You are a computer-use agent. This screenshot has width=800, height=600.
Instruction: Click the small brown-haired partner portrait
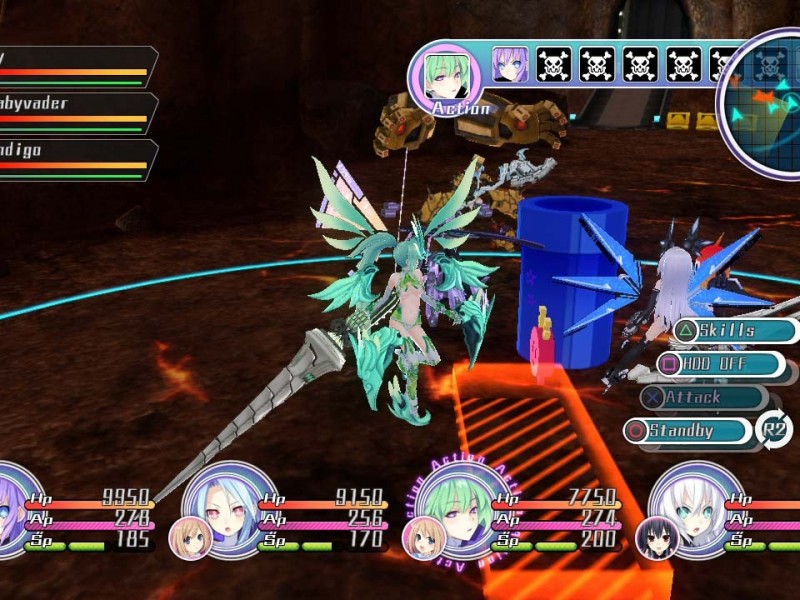point(190,538)
